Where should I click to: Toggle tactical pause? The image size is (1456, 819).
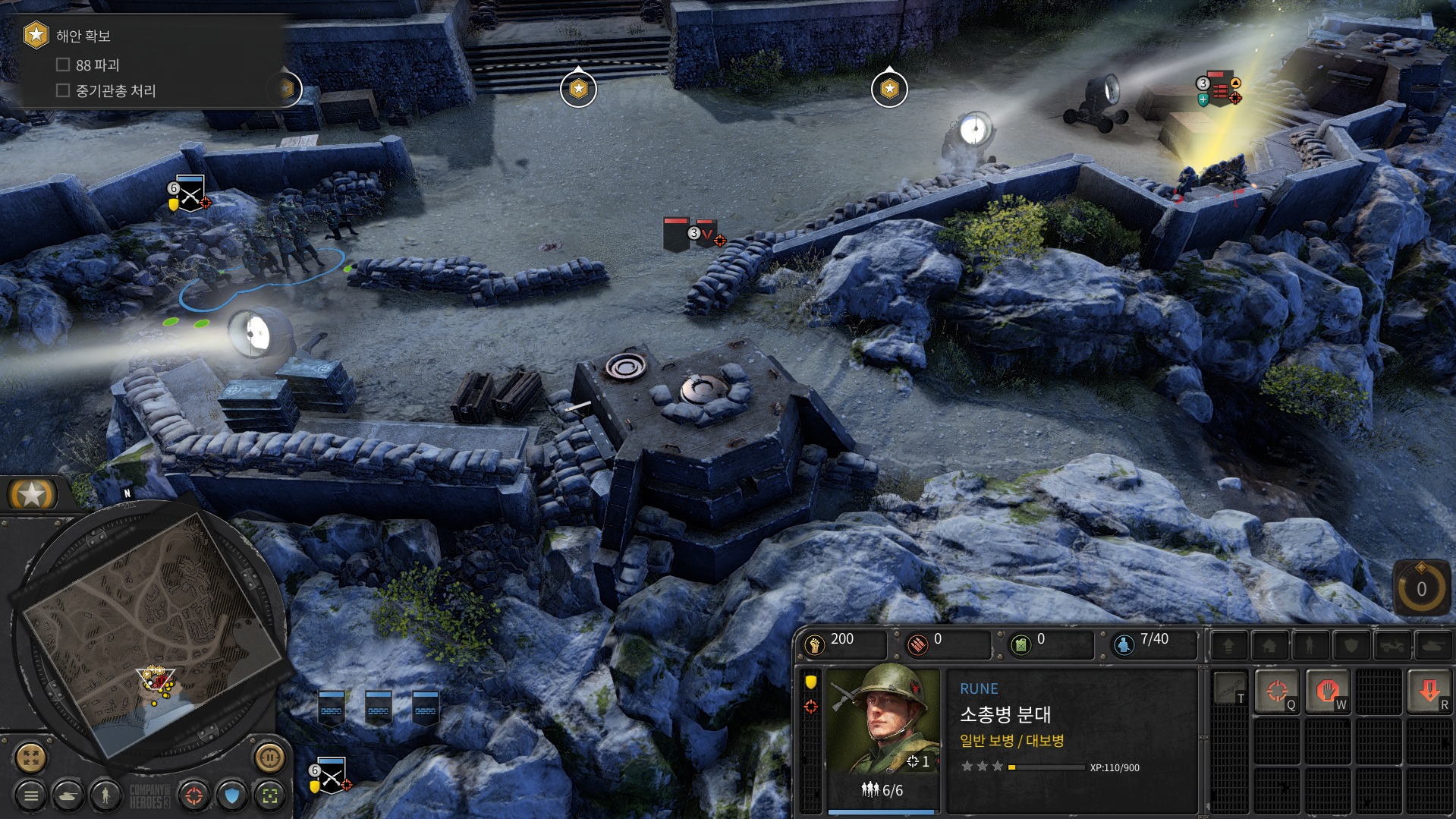click(x=269, y=757)
